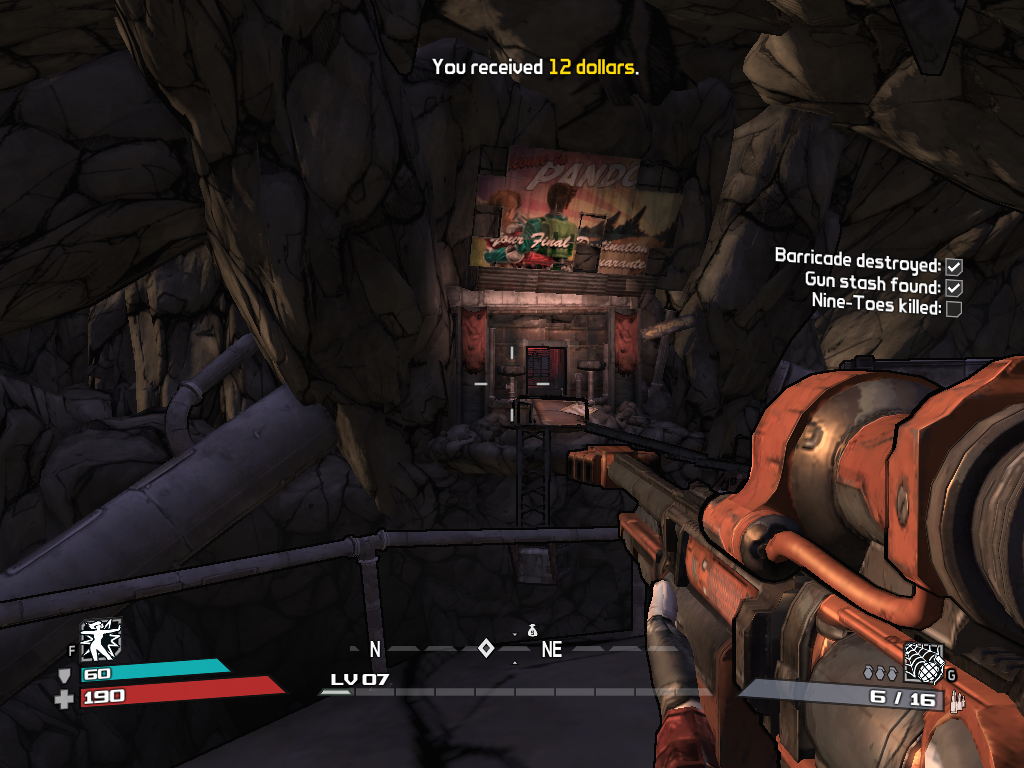Click the diamond waypoint marker on compass
This screenshot has width=1024, height=768.
pos(486,648)
